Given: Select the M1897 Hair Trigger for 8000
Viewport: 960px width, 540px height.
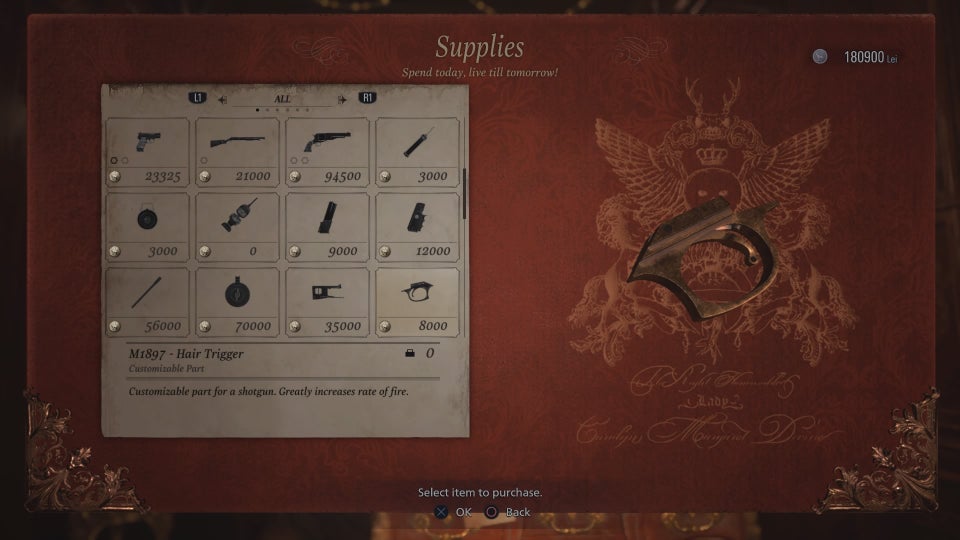Looking at the screenshot, I should [417, 301].
